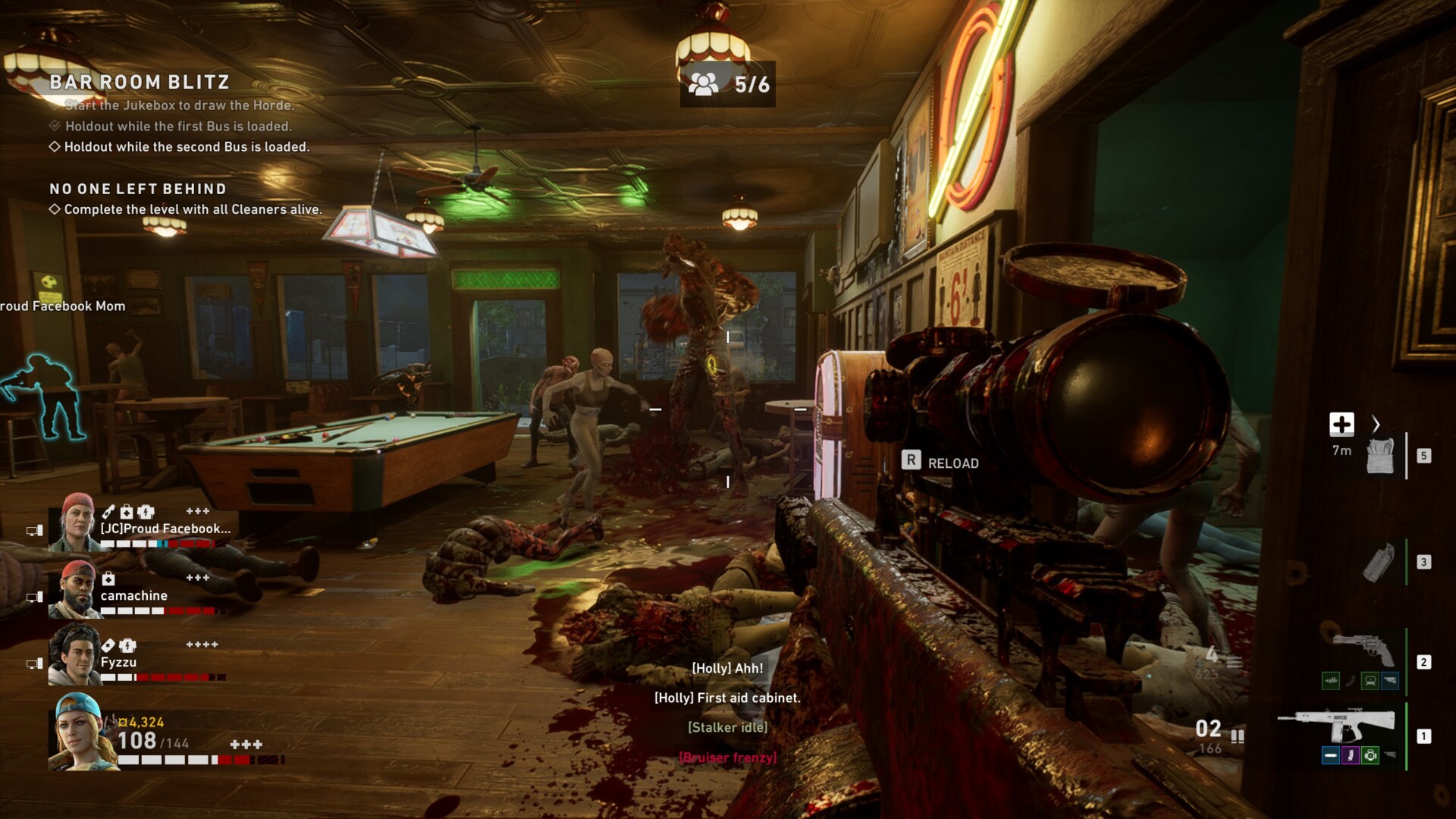The image size is (1456, 819).
Task: Select the No One Left Behind objective
Action: 138,189
